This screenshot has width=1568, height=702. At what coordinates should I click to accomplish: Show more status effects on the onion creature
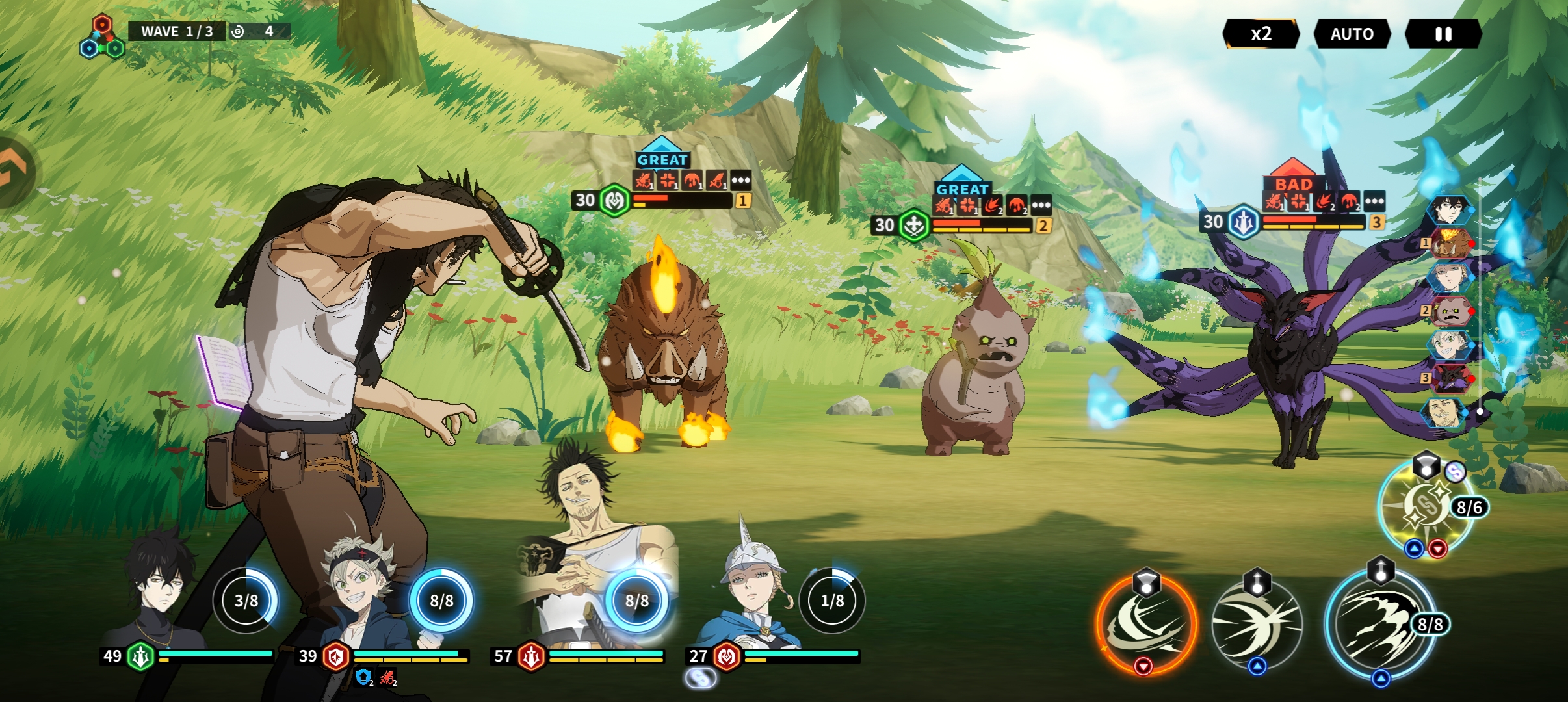[1041, 205]
